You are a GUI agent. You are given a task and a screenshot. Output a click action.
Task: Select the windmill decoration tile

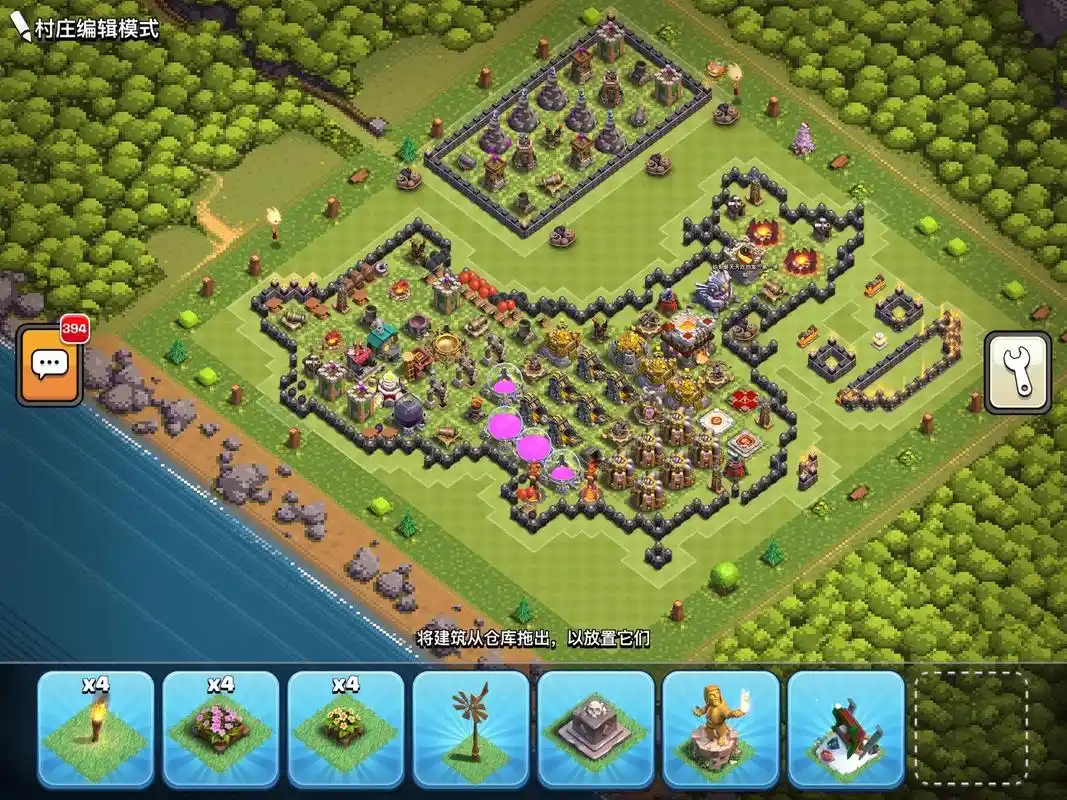(471, 729)
